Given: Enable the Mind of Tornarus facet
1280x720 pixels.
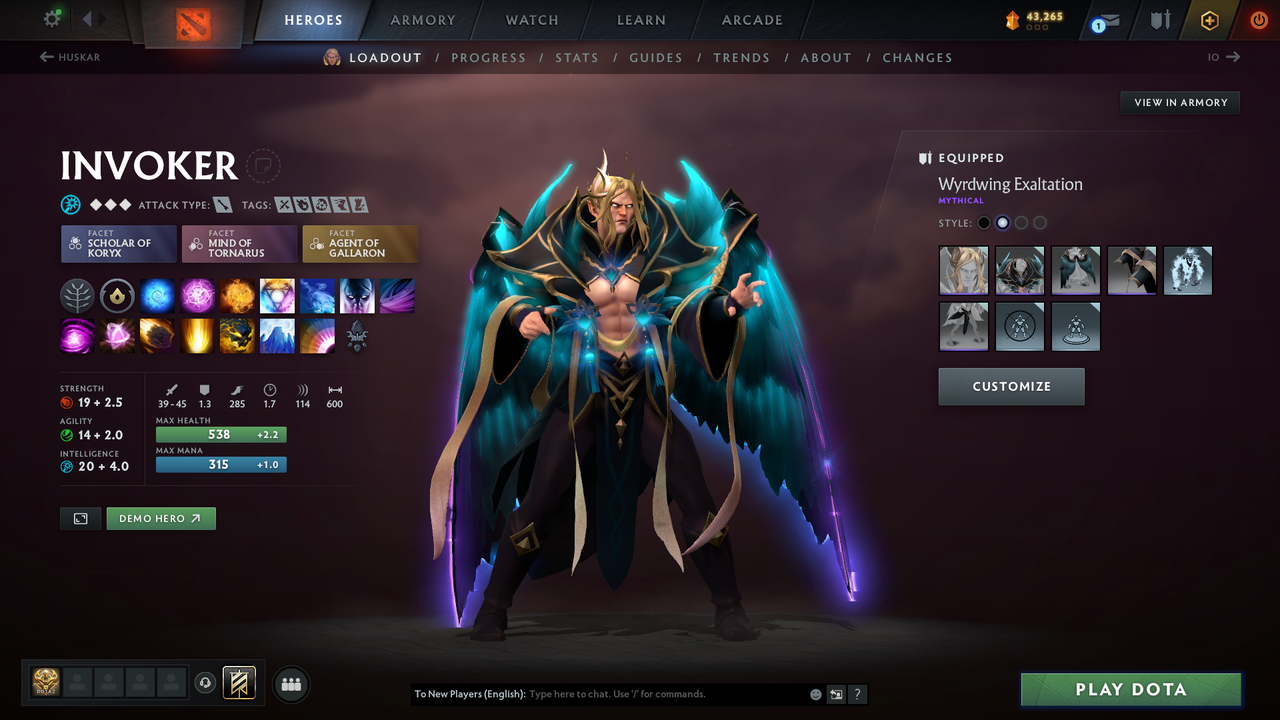Looking at the screenshot, I should pyautogui.click(x=239, y=243).
